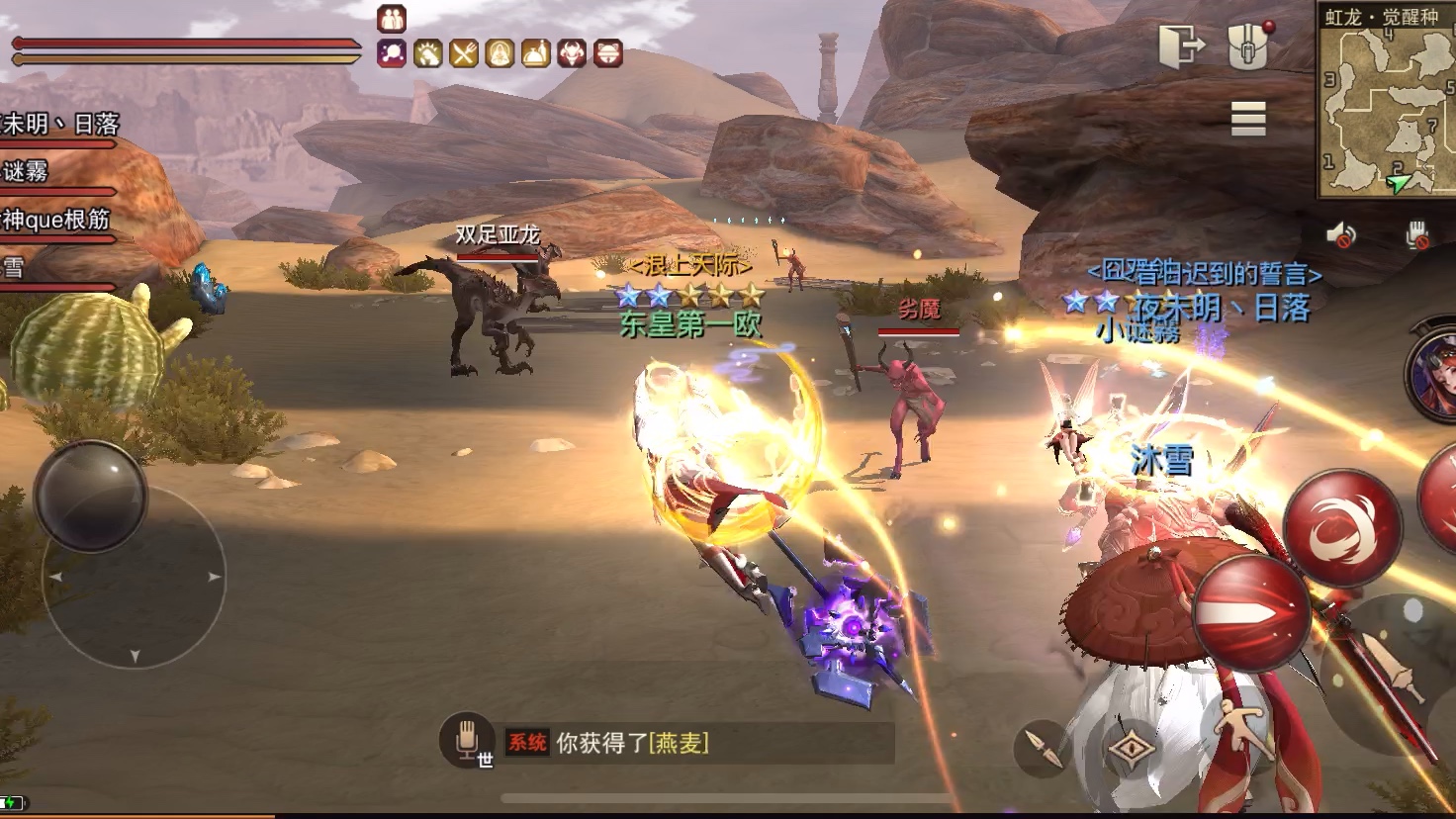This screenshot has height=819, width=1456.
Task: Toggle the muted speaker icon
Action: 1341,234
